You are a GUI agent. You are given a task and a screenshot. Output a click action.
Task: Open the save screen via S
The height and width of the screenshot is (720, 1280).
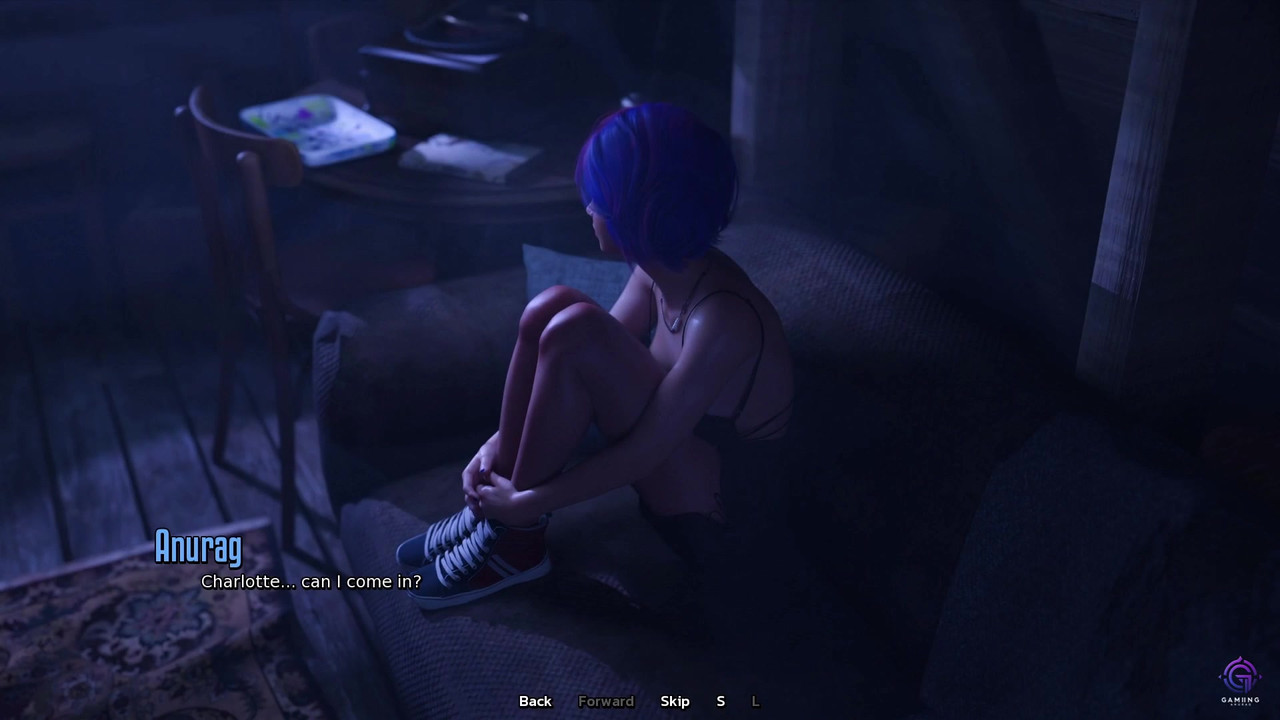720,701
